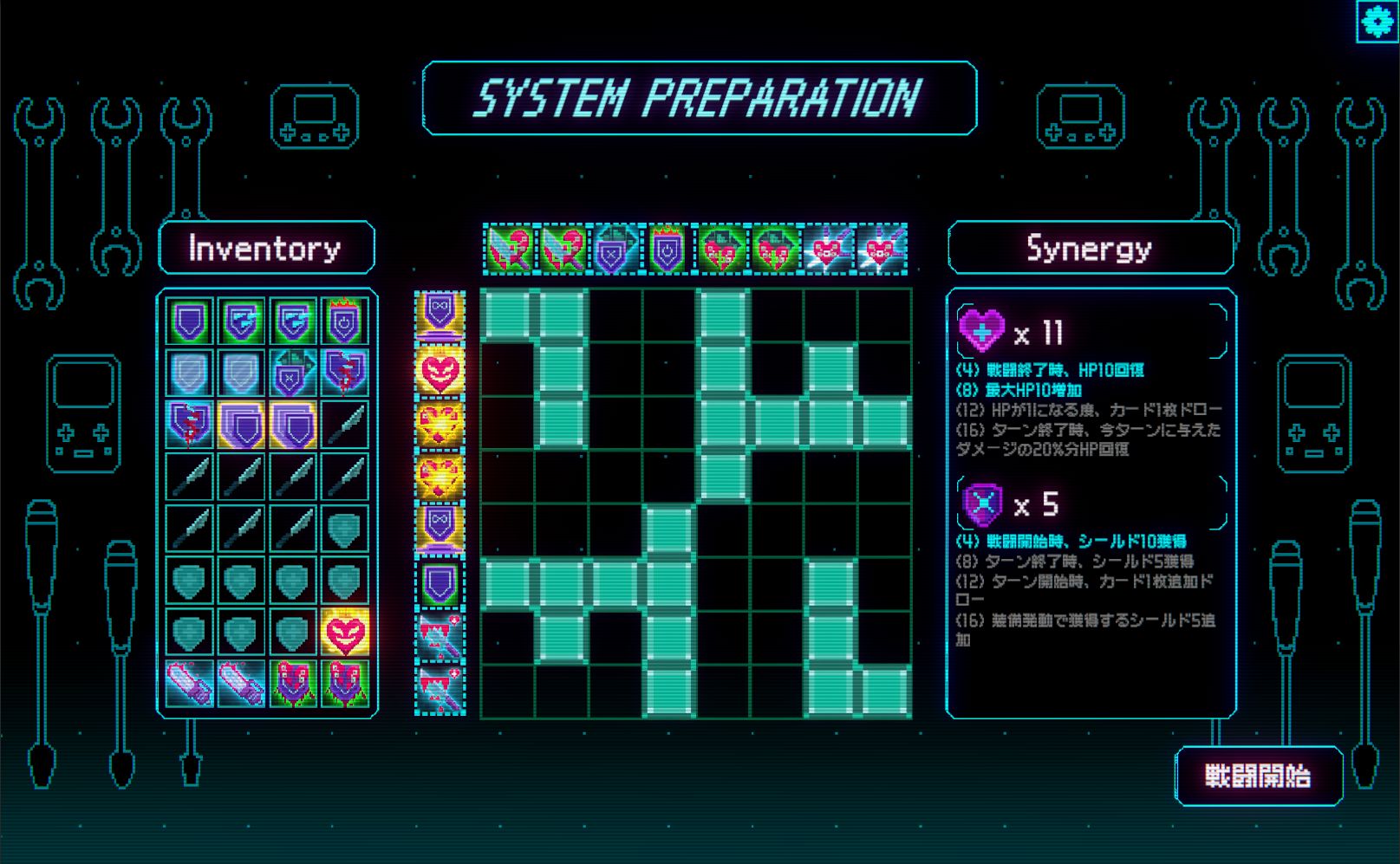This screenshot has width=1400, height=864.
Task: Open settings via the gear icon
Action: click(1377, 20)
